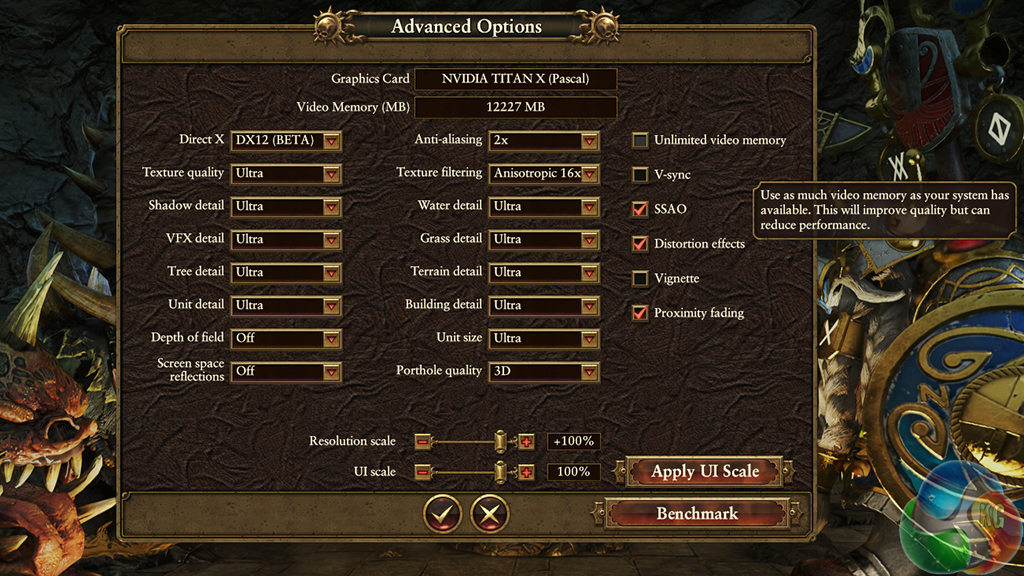Enable the Vignette checkbox
This screenshot has width=1024, height=576.
pyautogui.click(x=640, y=279)
